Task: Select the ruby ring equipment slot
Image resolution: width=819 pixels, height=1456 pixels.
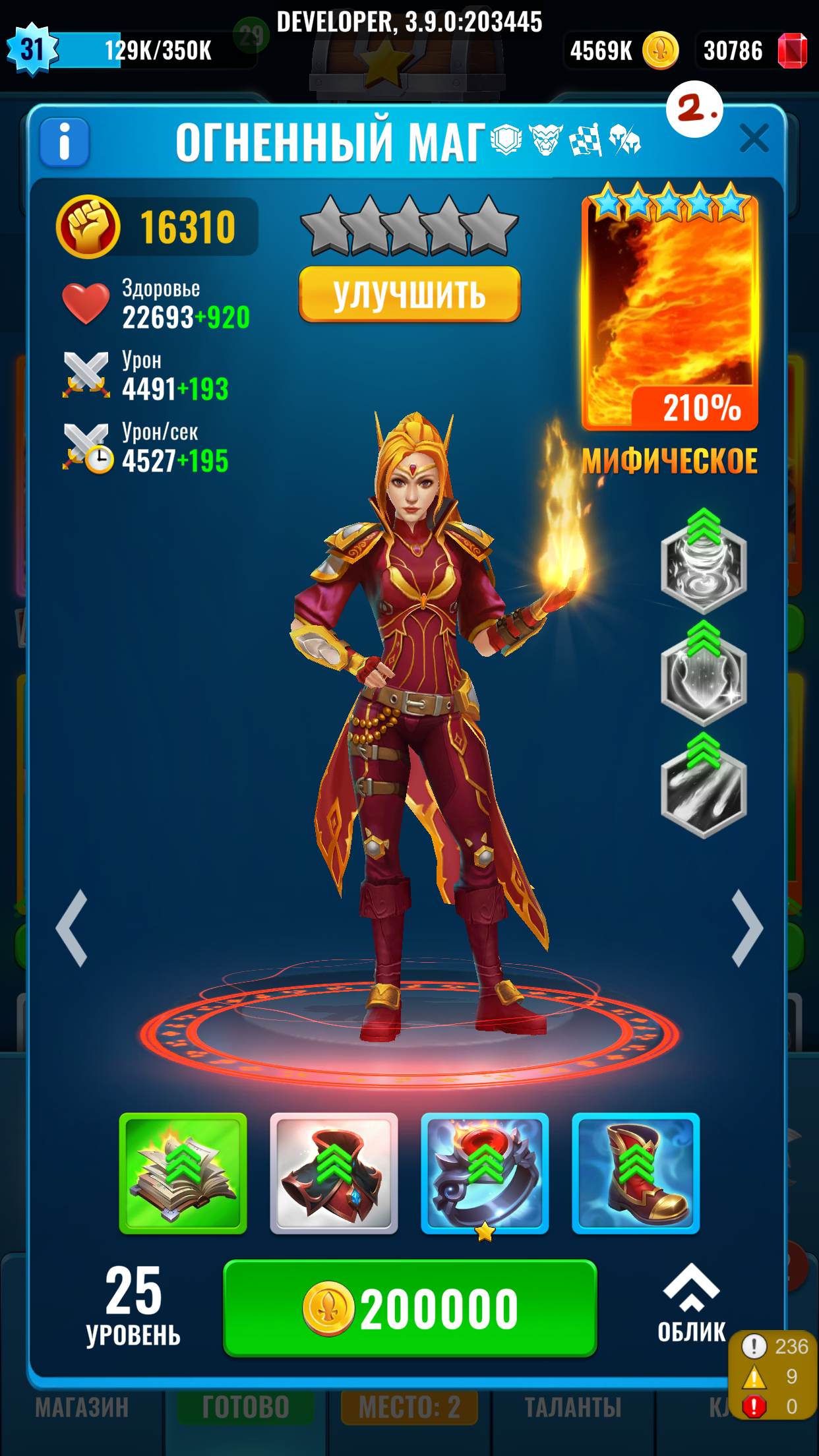Action: click(485, 1173)
